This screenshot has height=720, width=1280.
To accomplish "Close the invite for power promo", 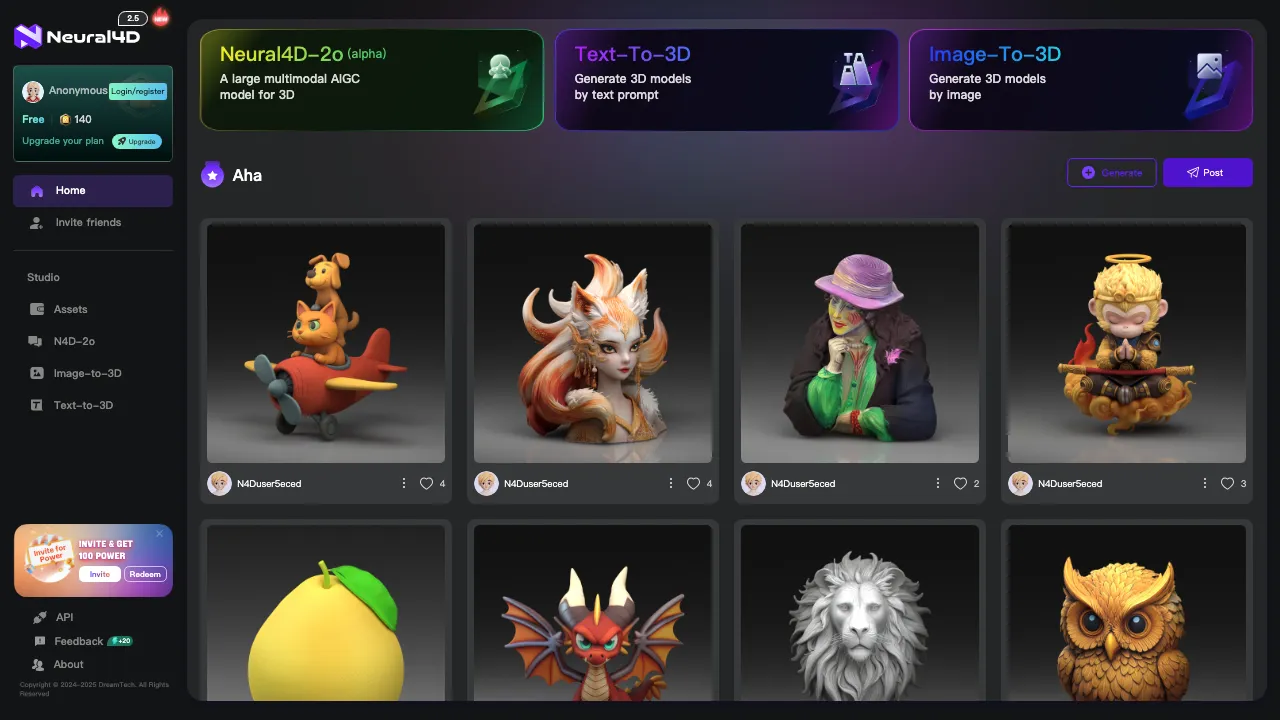I will (x=159, y=534).
